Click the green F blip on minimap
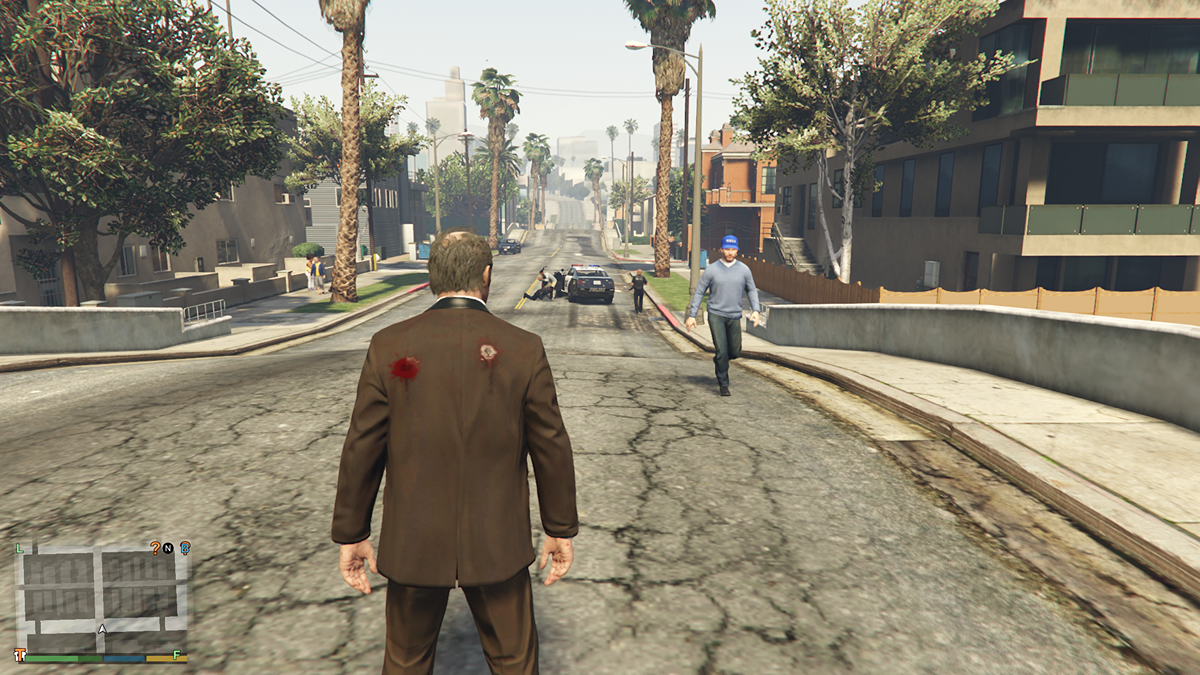1200x675 pixels. [177, 655]
